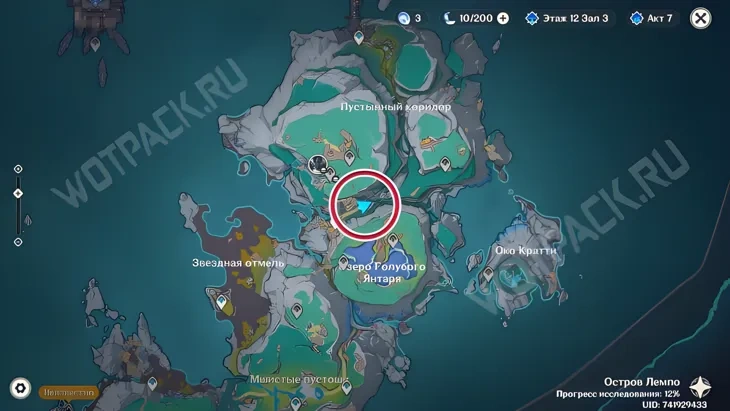Add Original Resin with the plus button

click(x=503, y=18)
